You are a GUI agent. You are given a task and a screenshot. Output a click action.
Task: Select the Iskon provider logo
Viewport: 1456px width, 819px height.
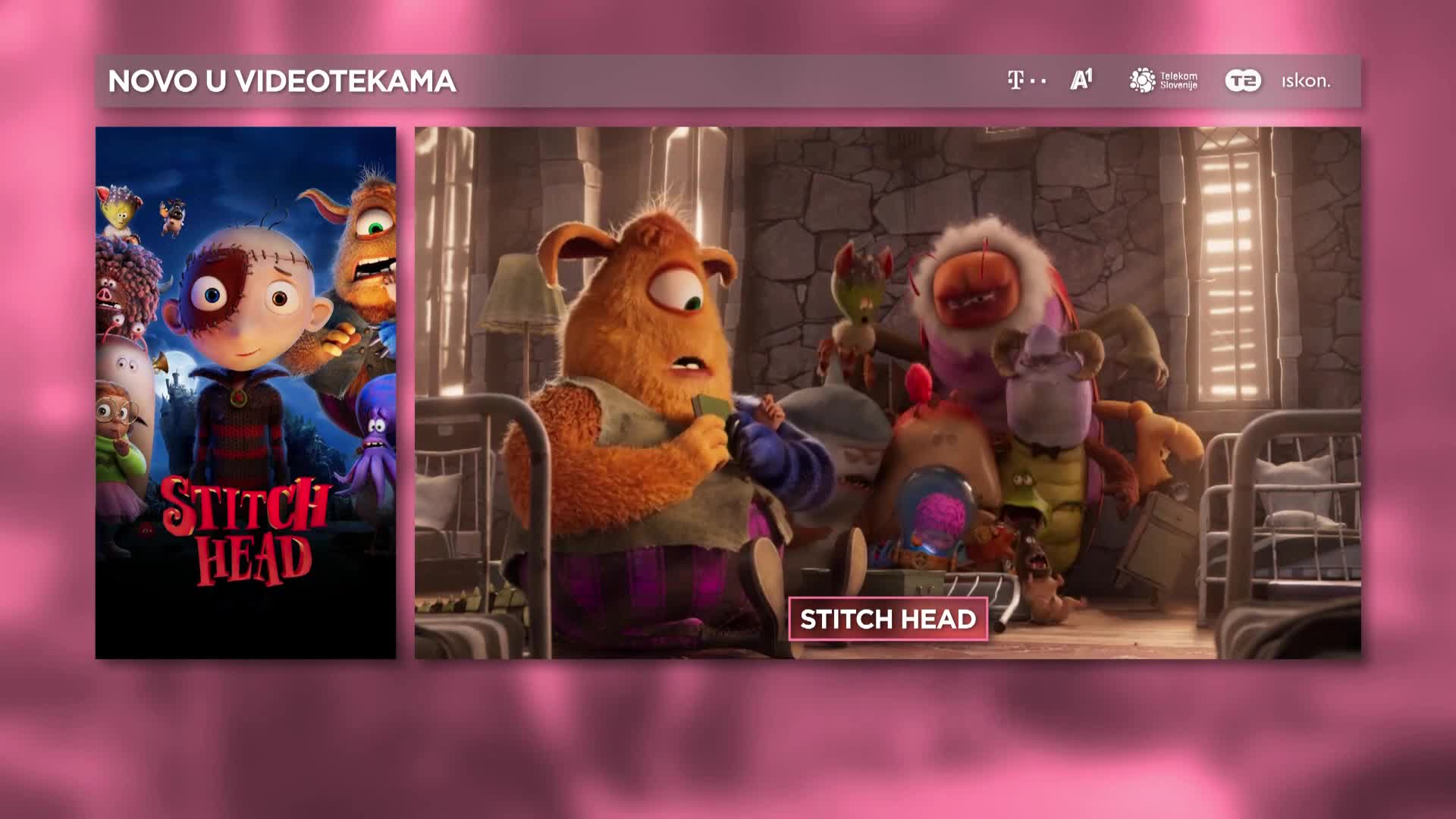click(x=1306, y=81)
